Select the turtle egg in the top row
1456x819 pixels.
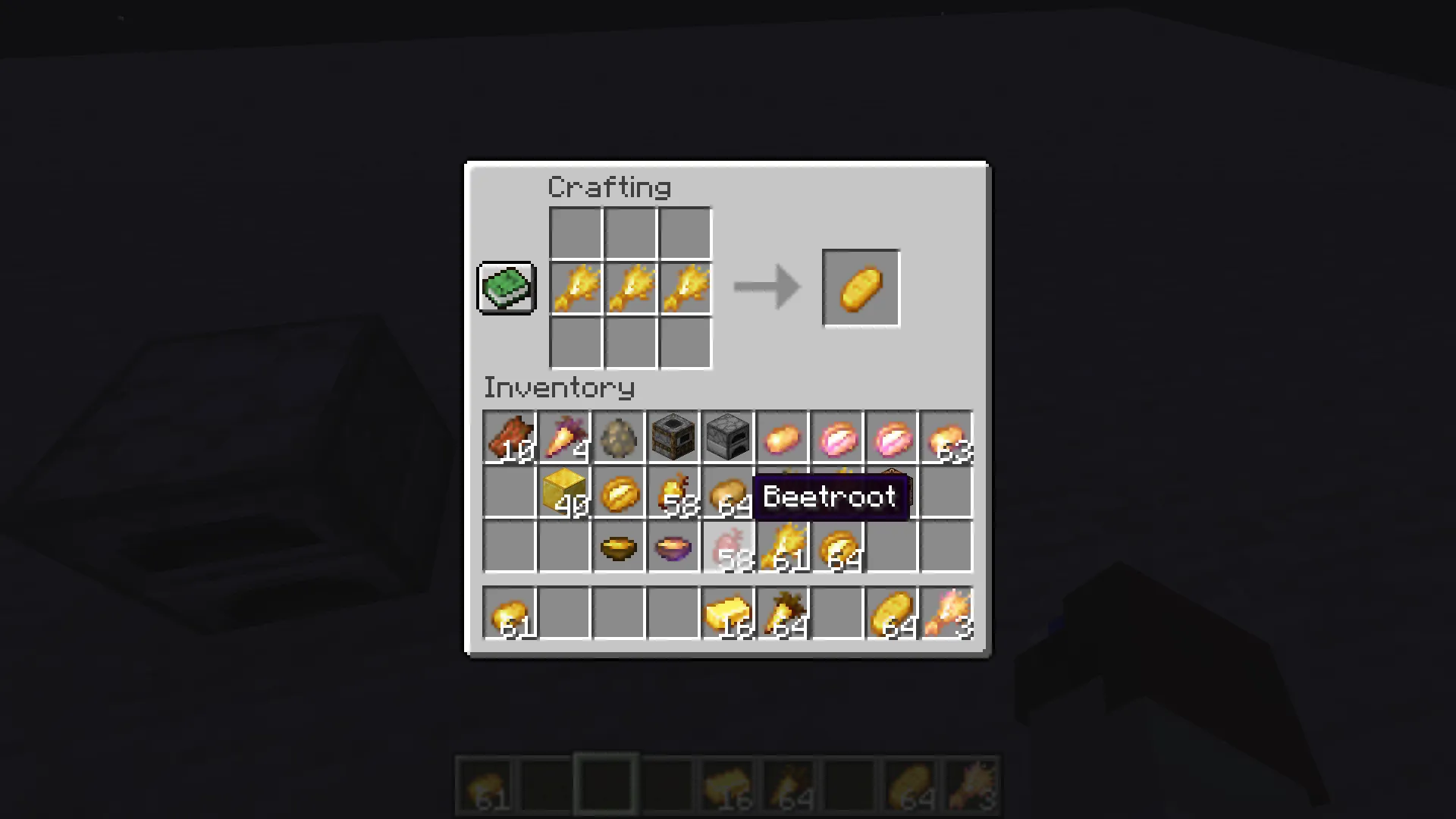coord(619,436)
